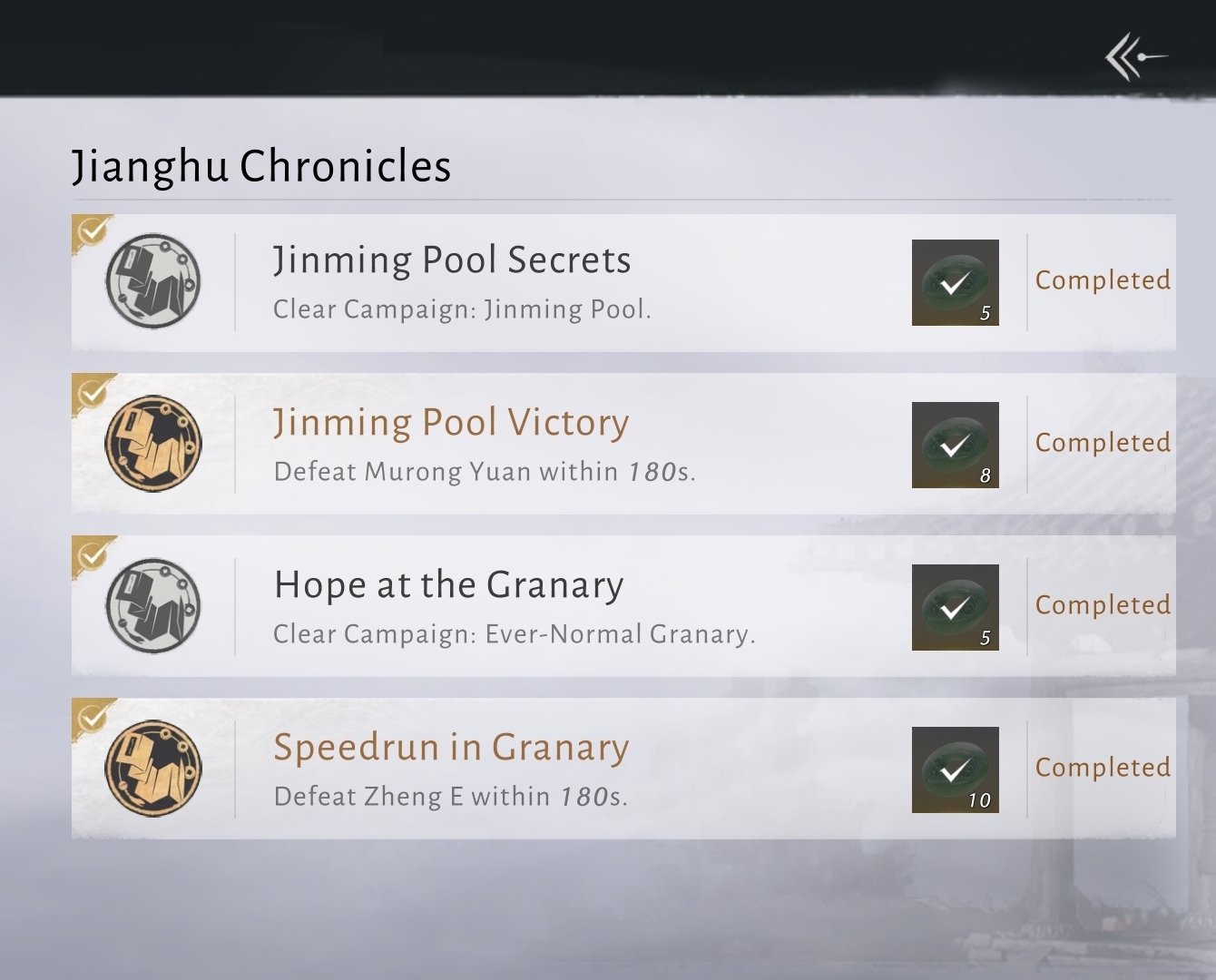Screen dimensions: 1216x980
Task: Click the gold medallion for Jinming Pool Victory
Action: [x=153, y=444]
